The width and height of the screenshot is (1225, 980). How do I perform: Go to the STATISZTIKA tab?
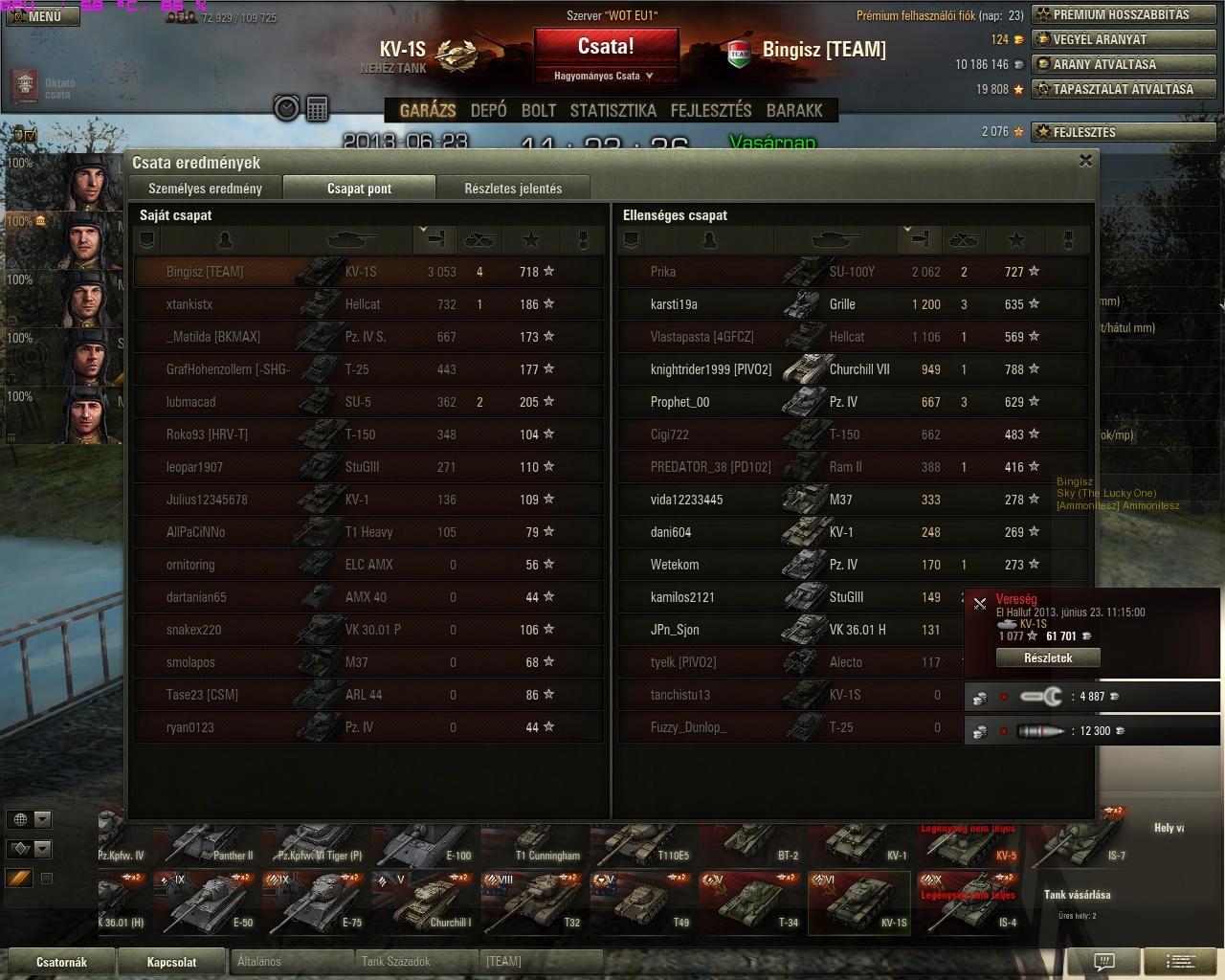coord(612,110)
